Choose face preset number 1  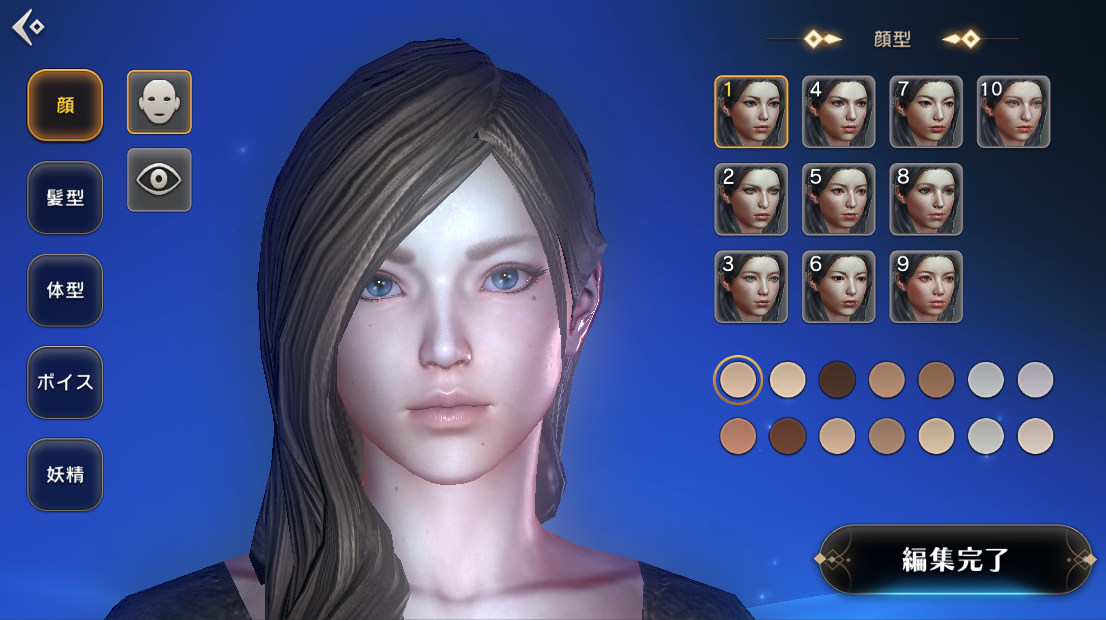751,112
